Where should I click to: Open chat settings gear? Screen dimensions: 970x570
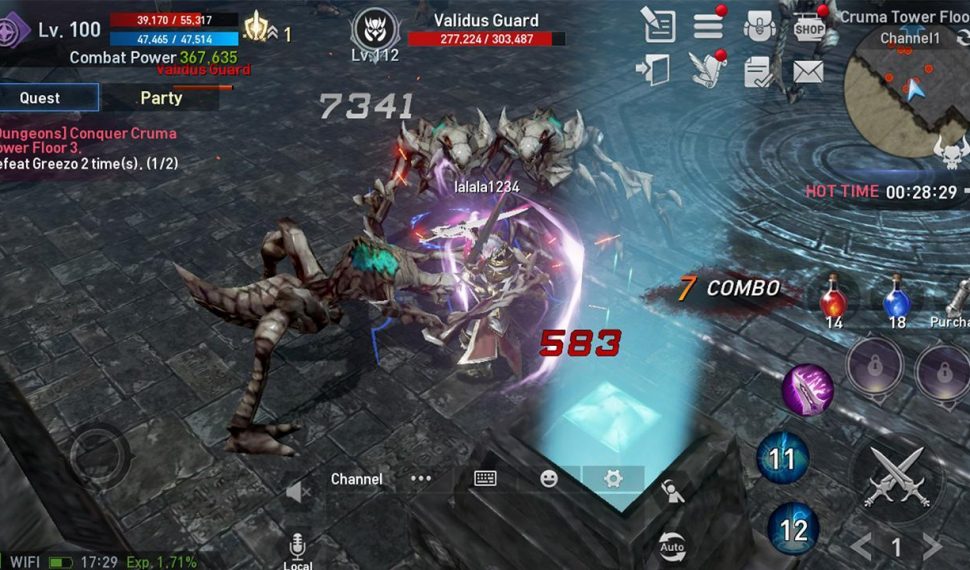pos(612,479)
